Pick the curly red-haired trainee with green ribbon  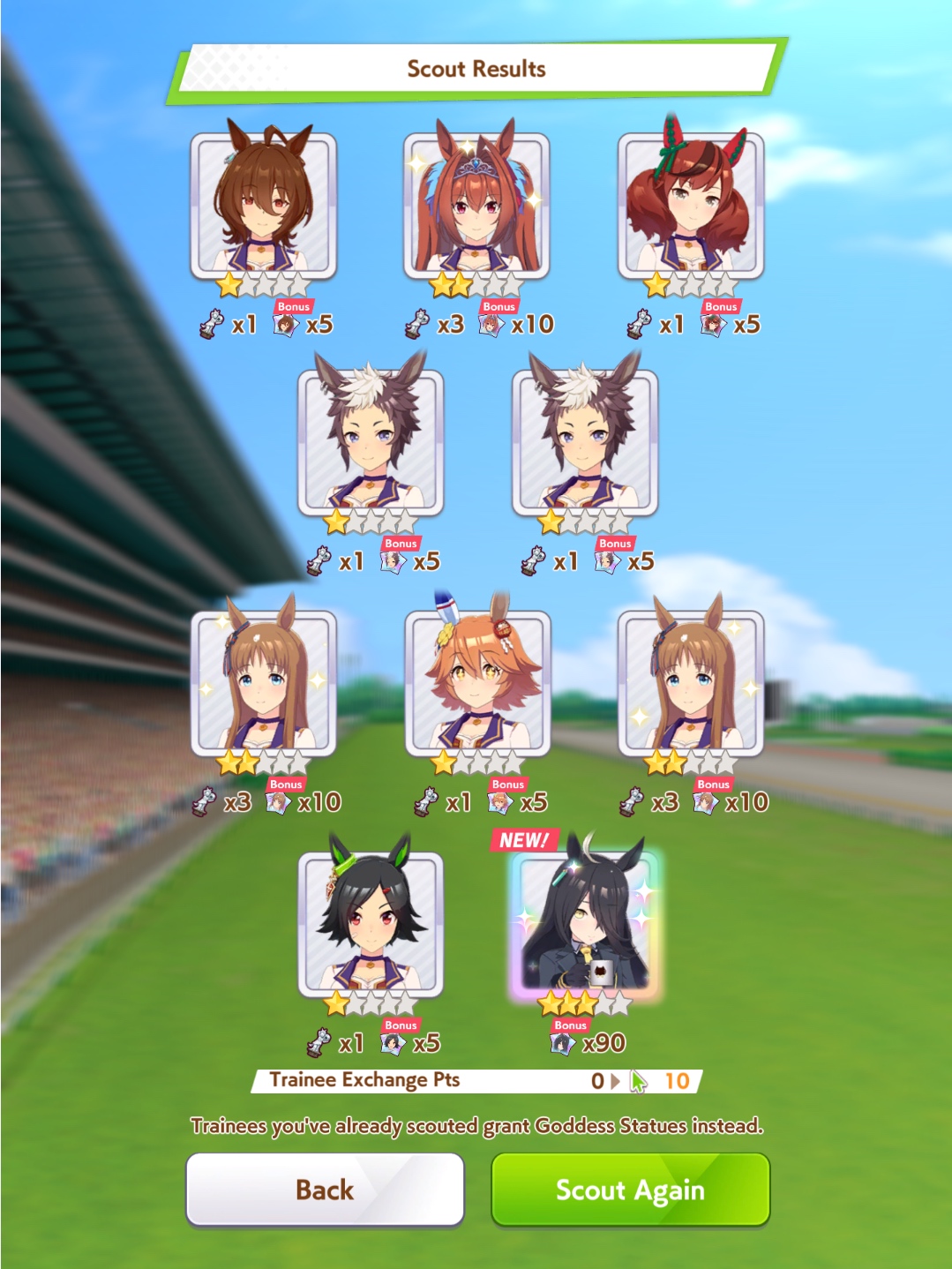(x=690, y=206)
